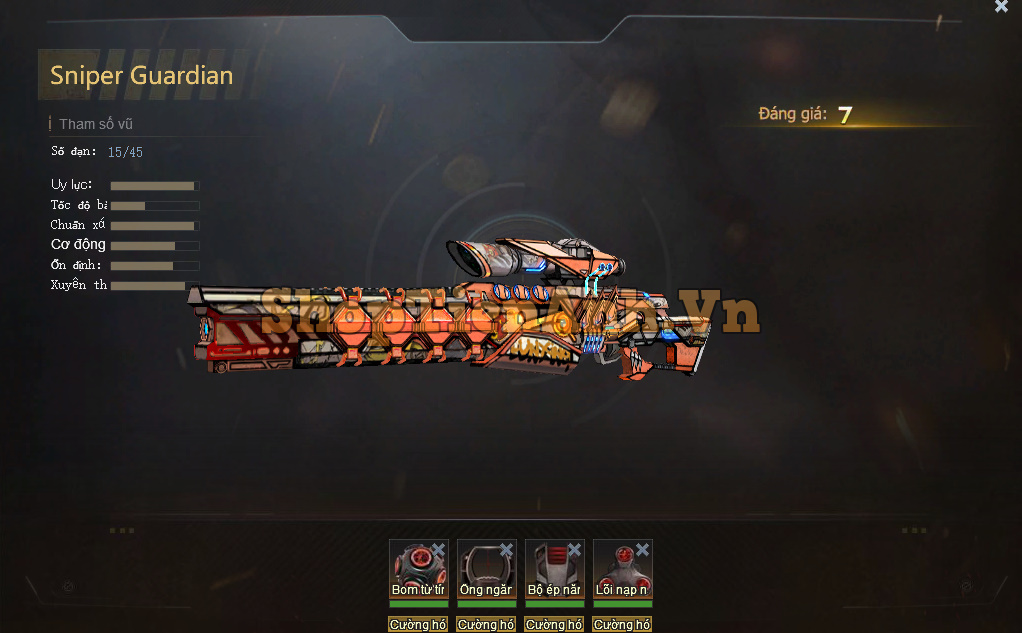Click Cường hóa under the Bộ ép slot
The image size is (1022, 633).
(x=554, y=624)
